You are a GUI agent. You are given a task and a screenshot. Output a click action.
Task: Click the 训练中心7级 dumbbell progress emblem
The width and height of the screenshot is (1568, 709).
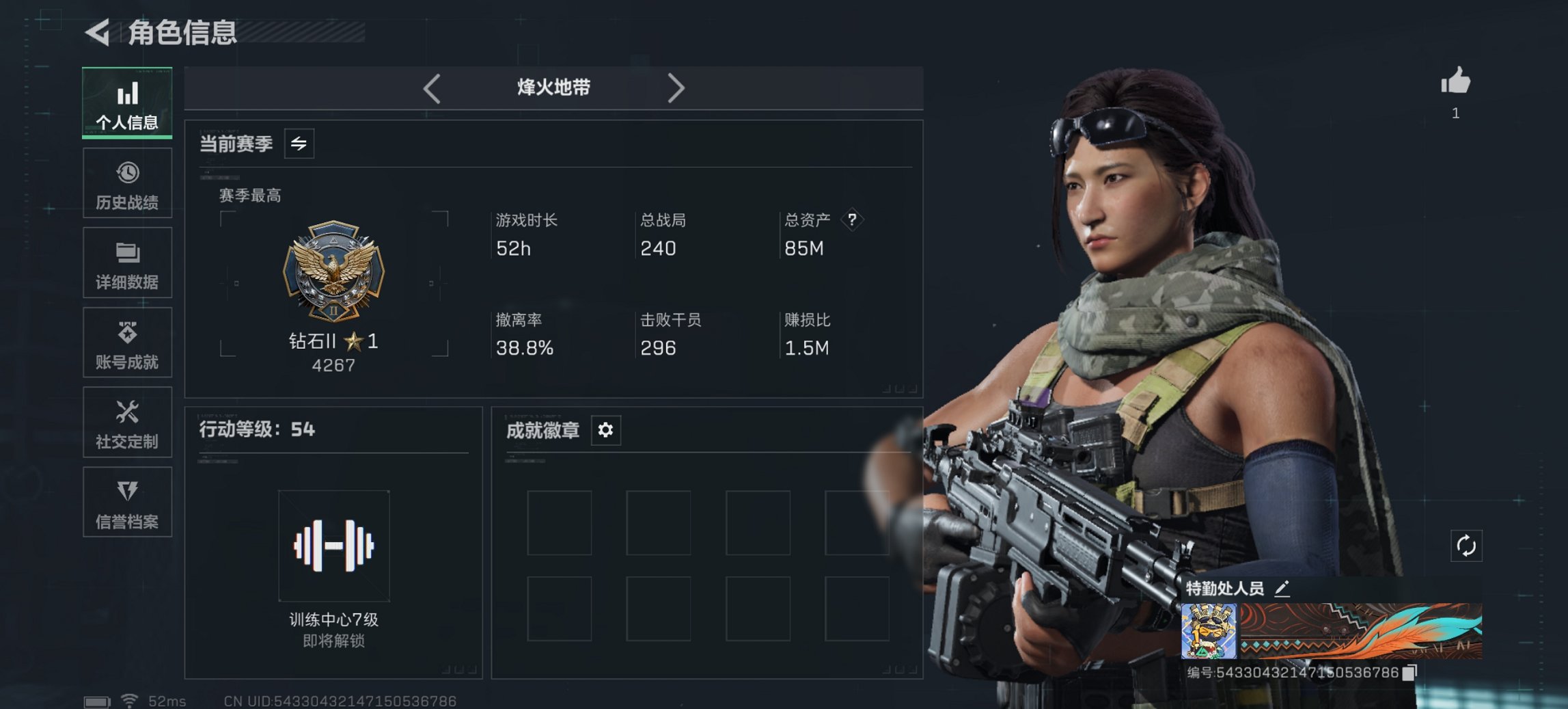(x=333, y=546)
